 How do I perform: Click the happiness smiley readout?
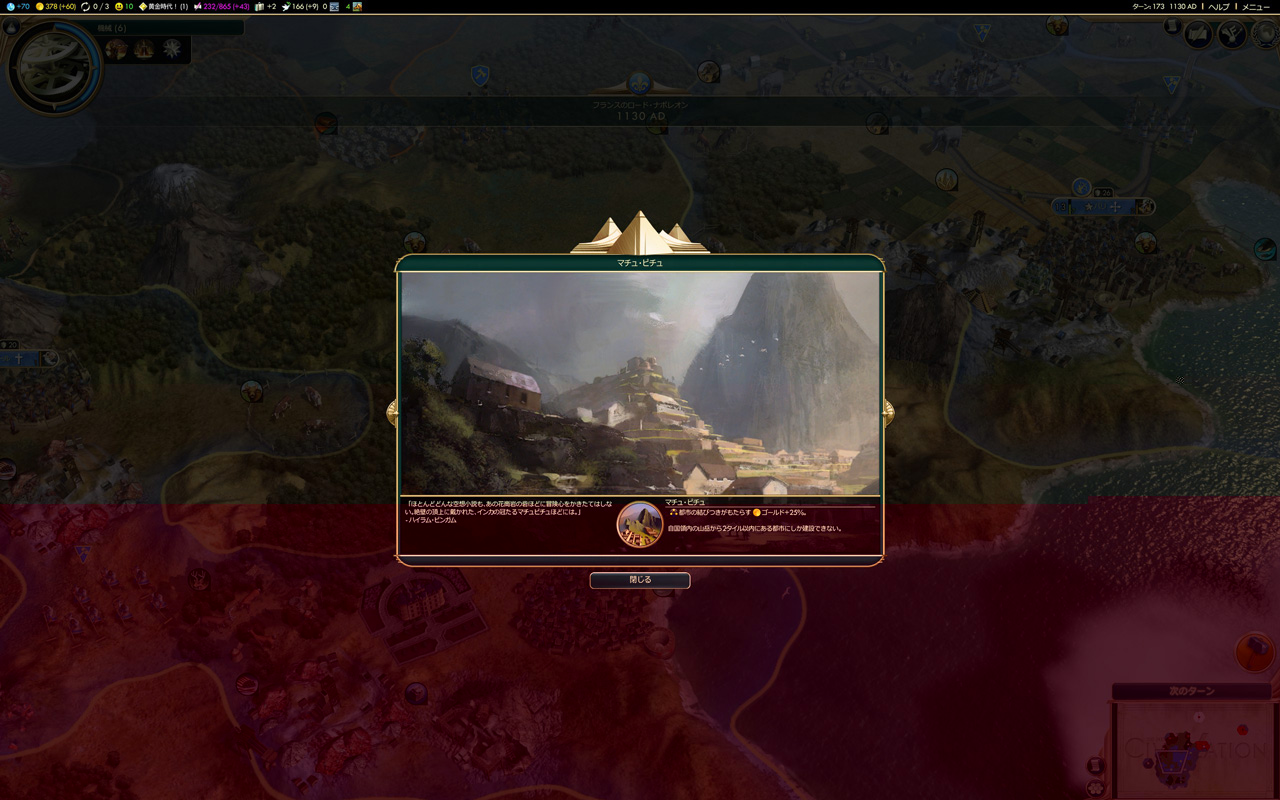[x=125, y=7]
